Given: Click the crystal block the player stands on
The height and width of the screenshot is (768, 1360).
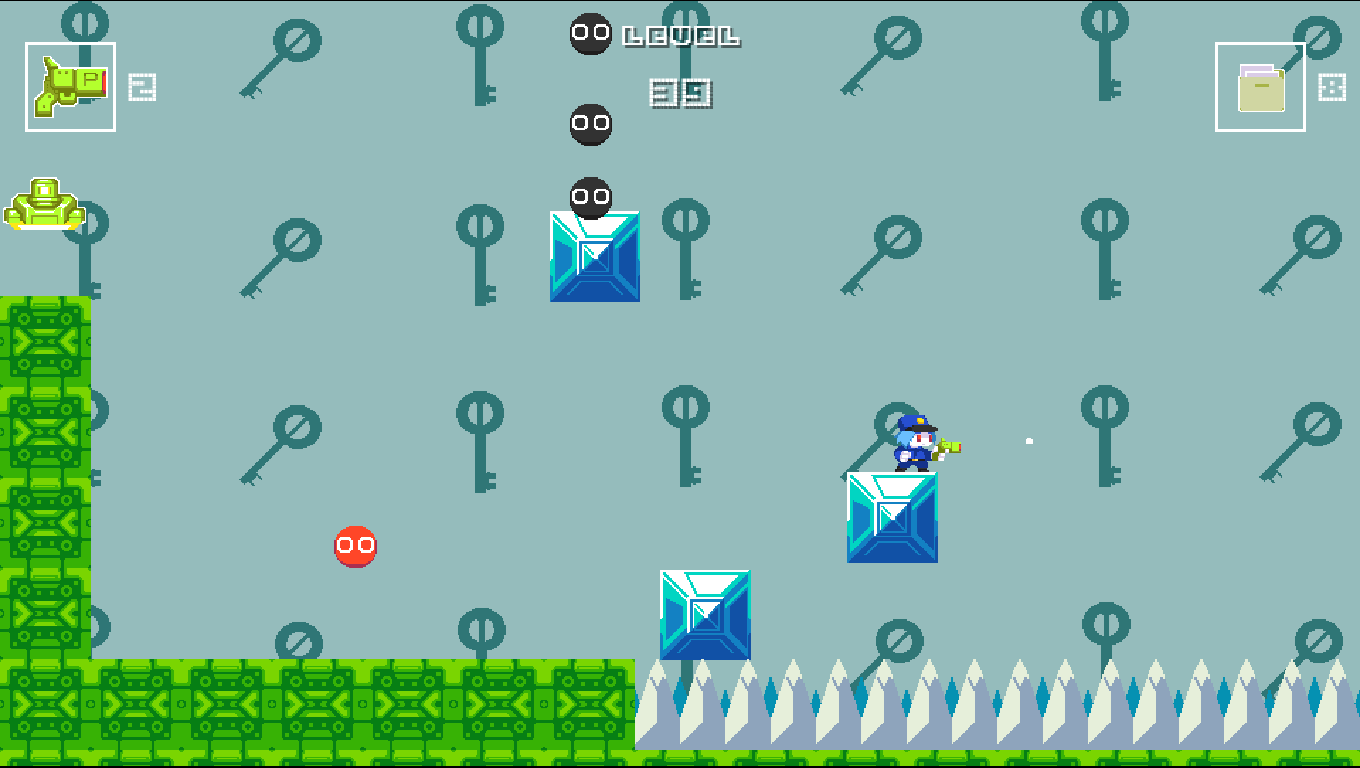Looking at the screenshot, I should pyautogui.click(x=893, y=518).
